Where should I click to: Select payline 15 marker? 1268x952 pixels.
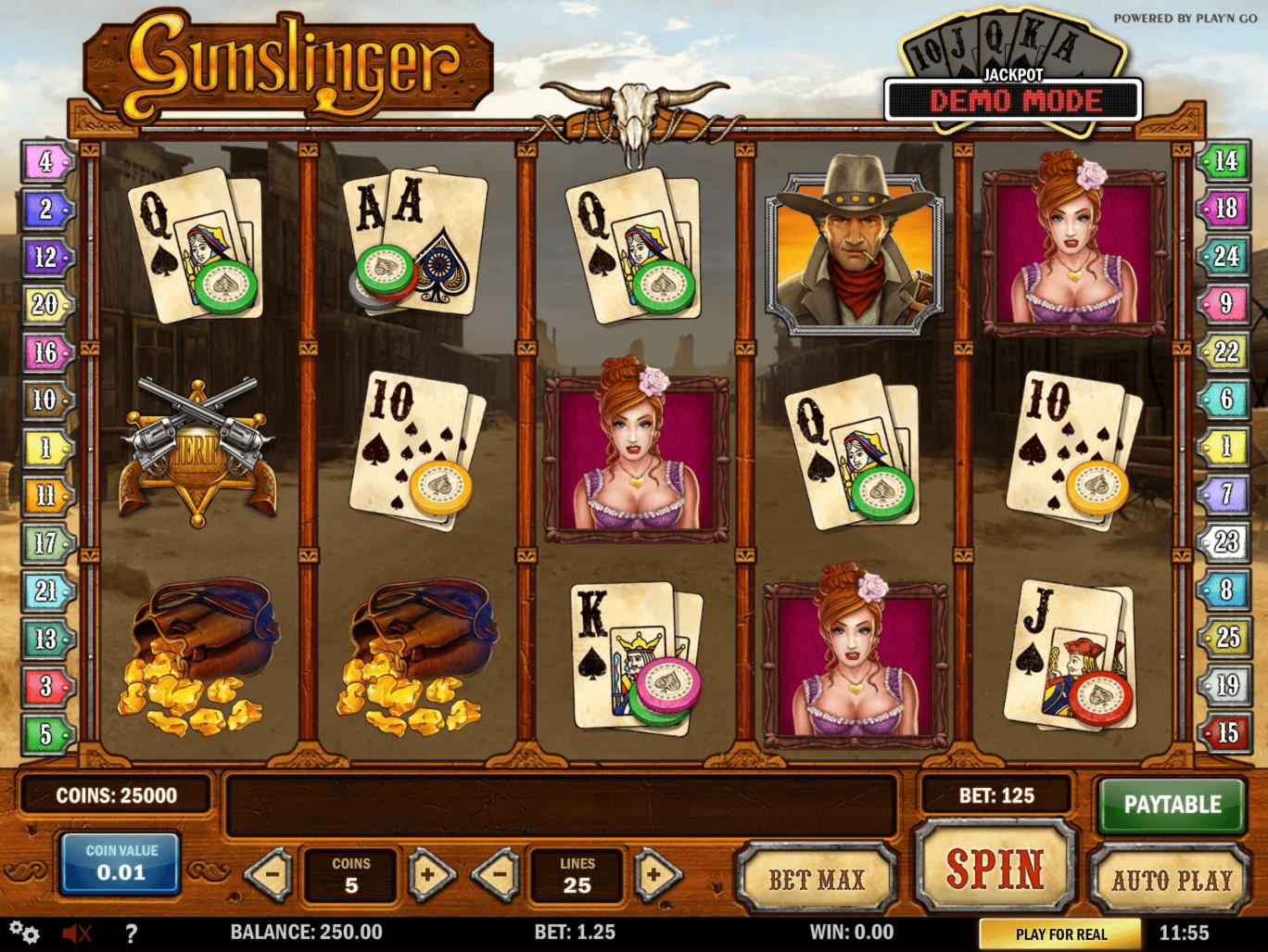(x=1225, y=733)
